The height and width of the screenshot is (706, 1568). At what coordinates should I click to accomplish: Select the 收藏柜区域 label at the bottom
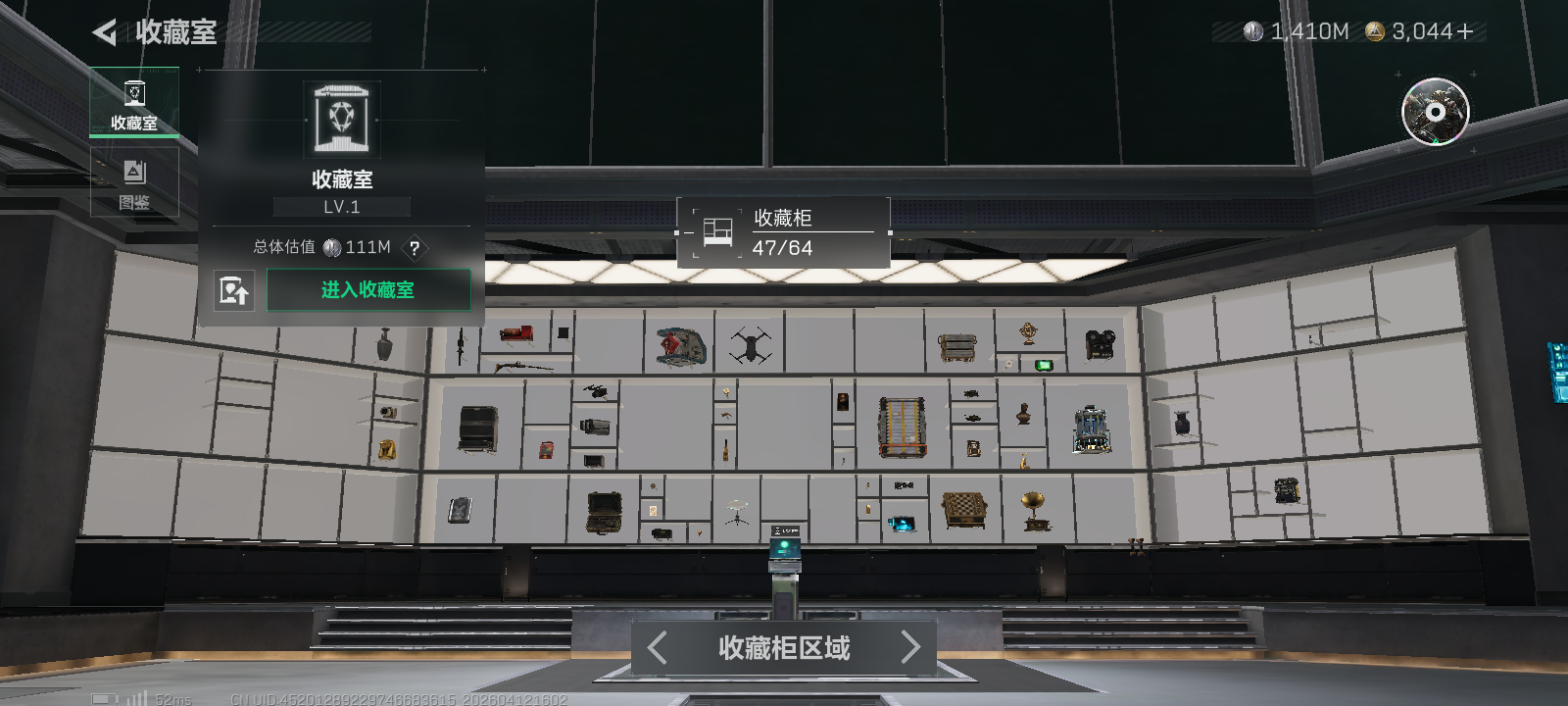pyautogui.click(x=783, y=648)
